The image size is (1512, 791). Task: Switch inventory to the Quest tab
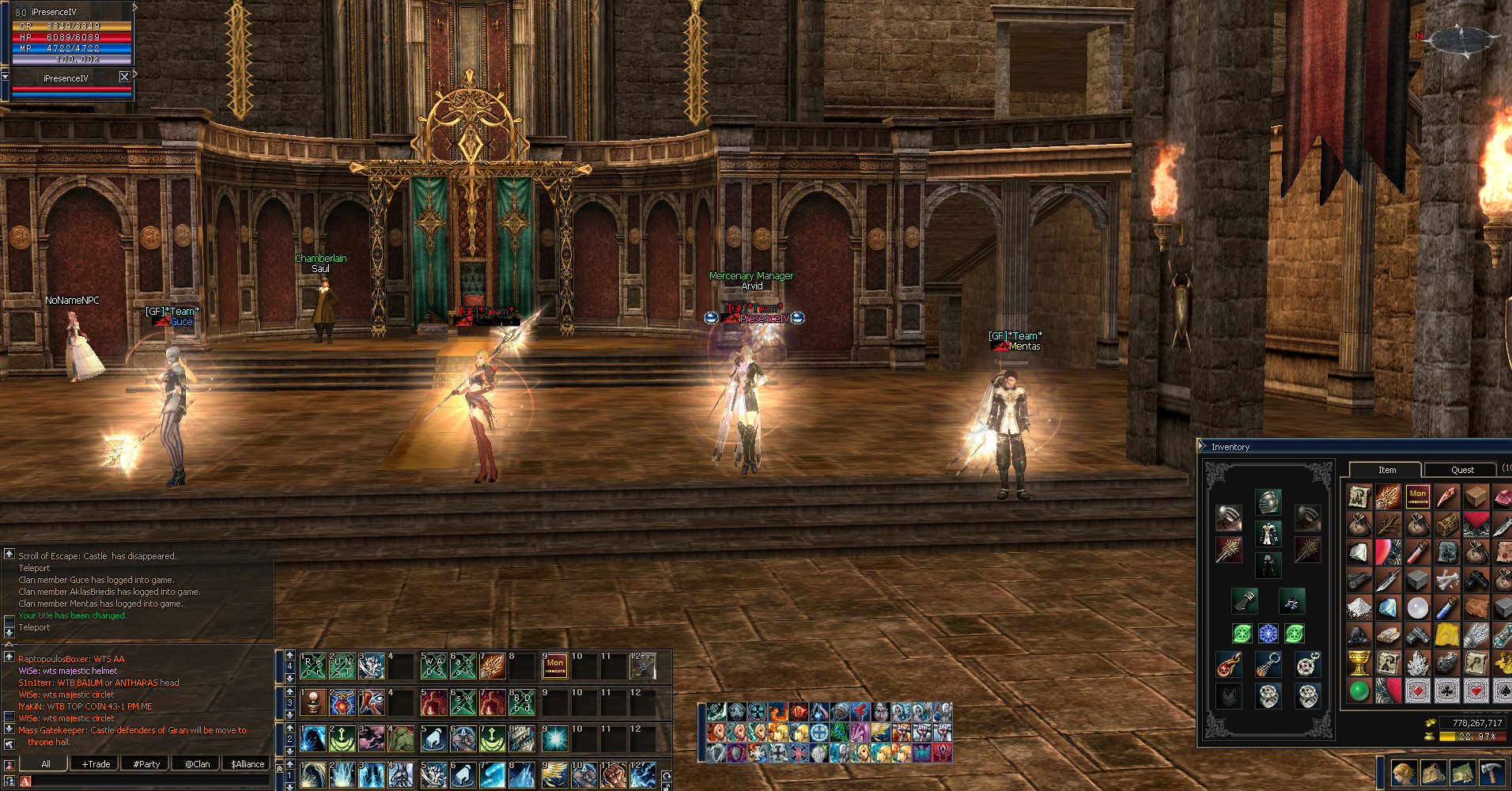[x=1461, y=470]
